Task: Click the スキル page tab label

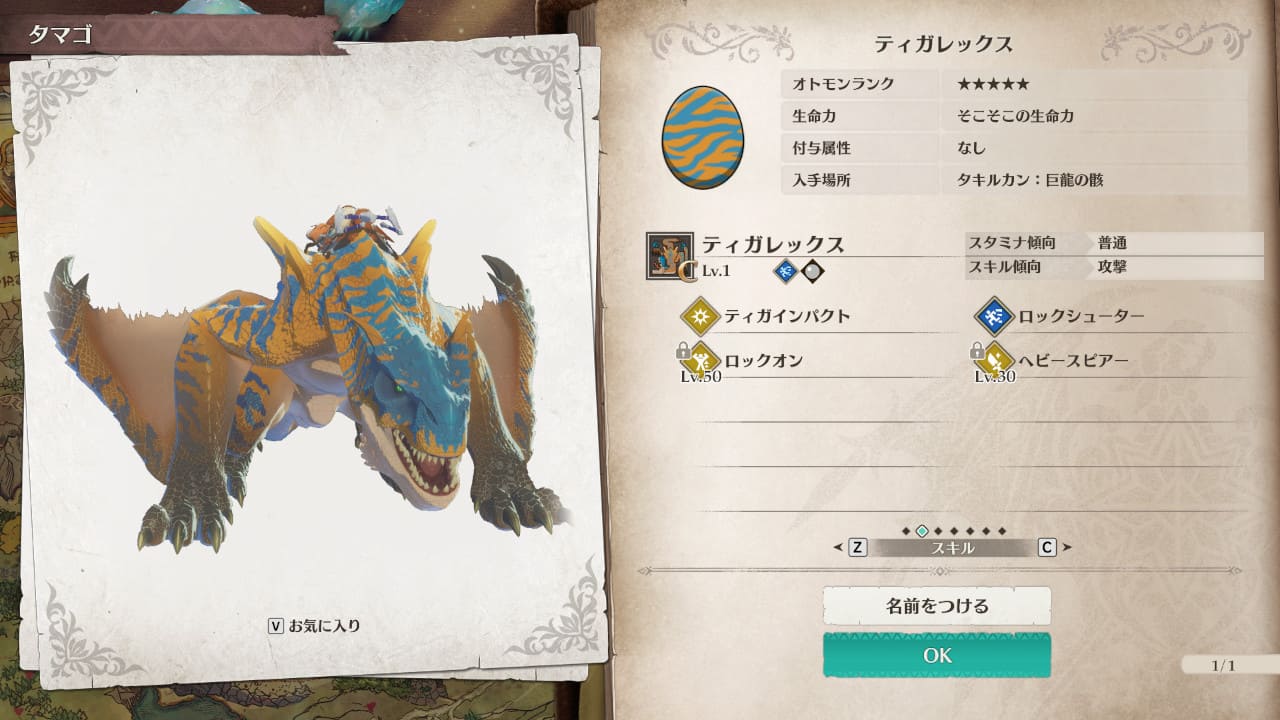Action: coord(952,548)
